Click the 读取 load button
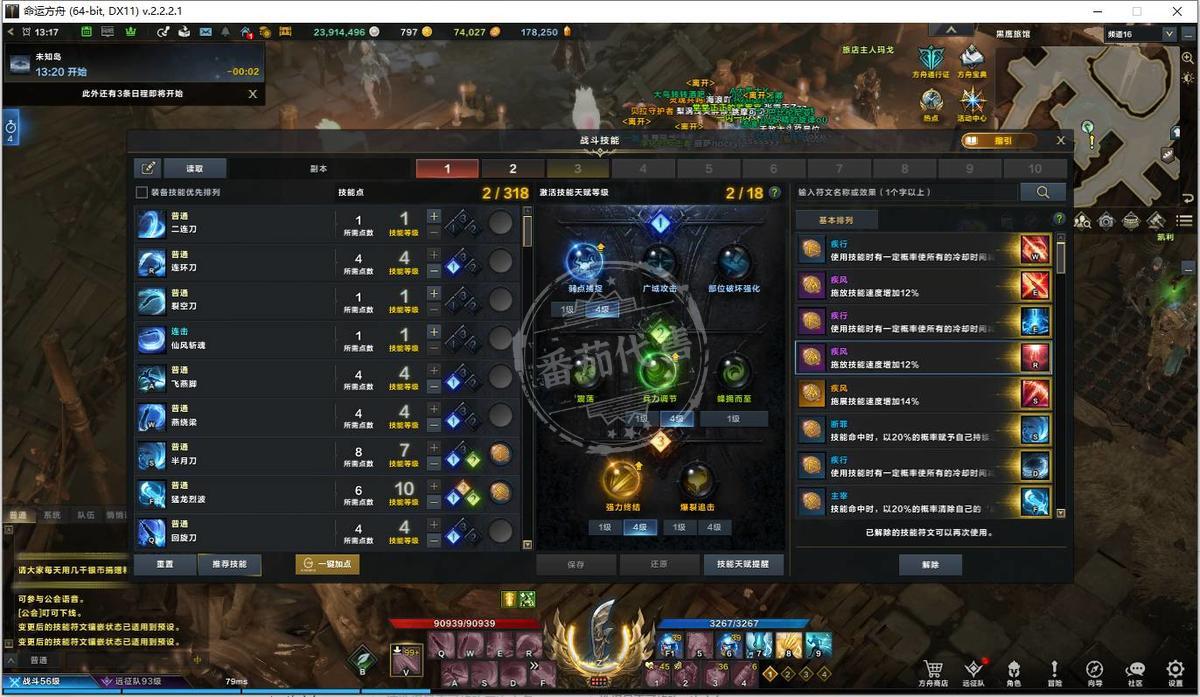The width and height of the screenshot is (1200, 697). 197,168
